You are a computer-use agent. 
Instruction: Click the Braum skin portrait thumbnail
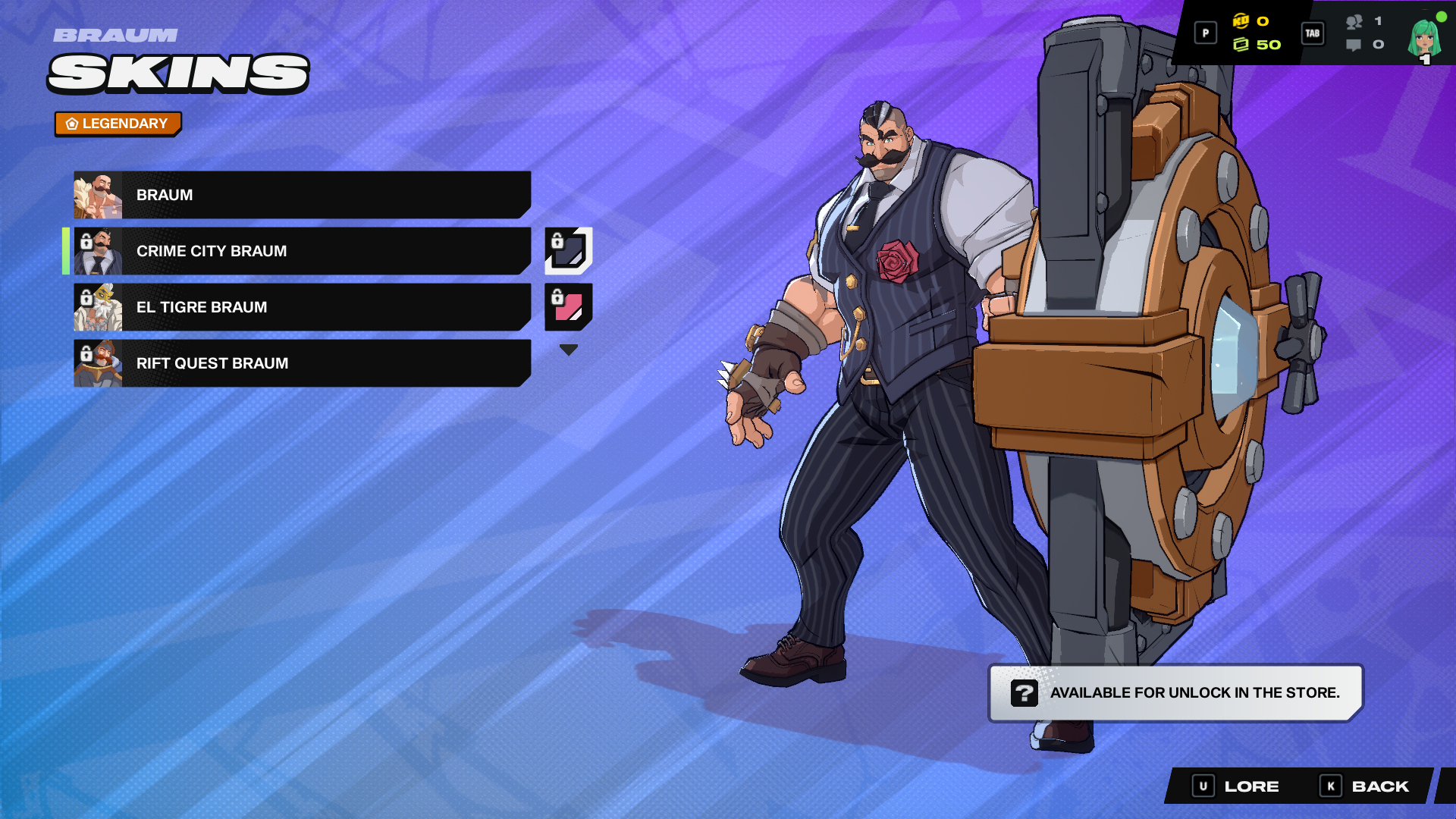(x=97, y=195)
